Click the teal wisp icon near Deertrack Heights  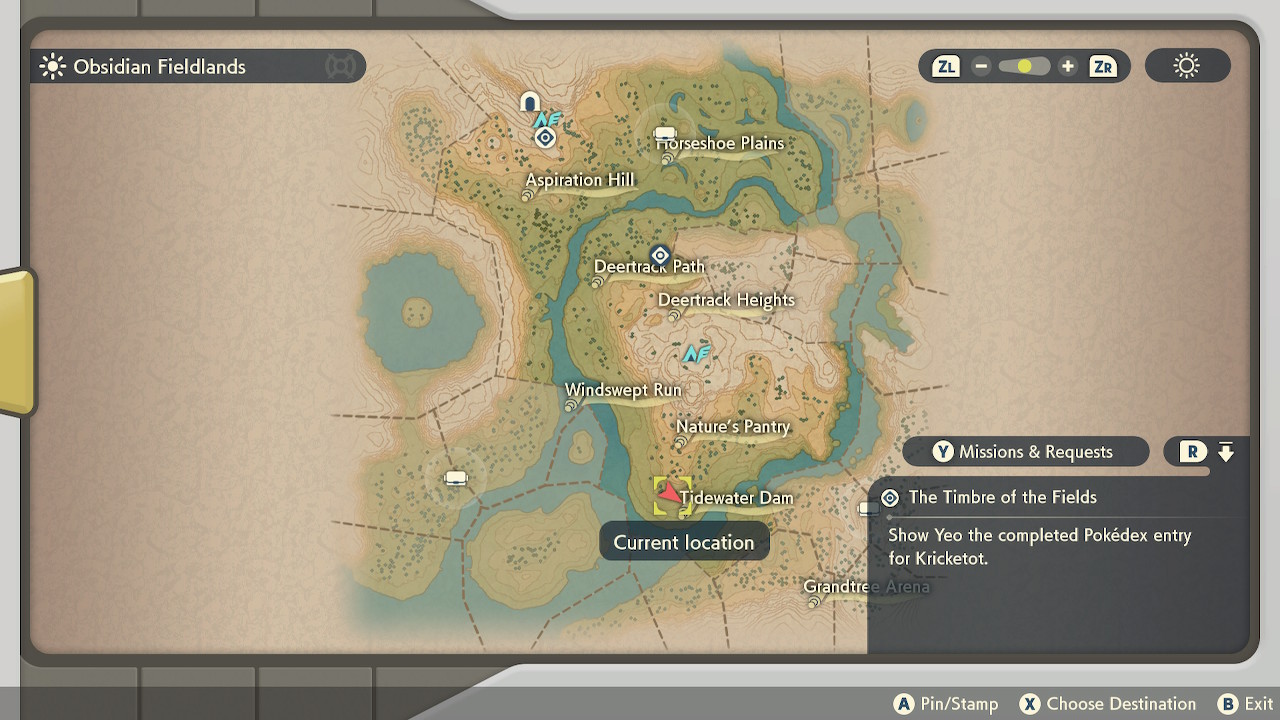click(697, 354)
